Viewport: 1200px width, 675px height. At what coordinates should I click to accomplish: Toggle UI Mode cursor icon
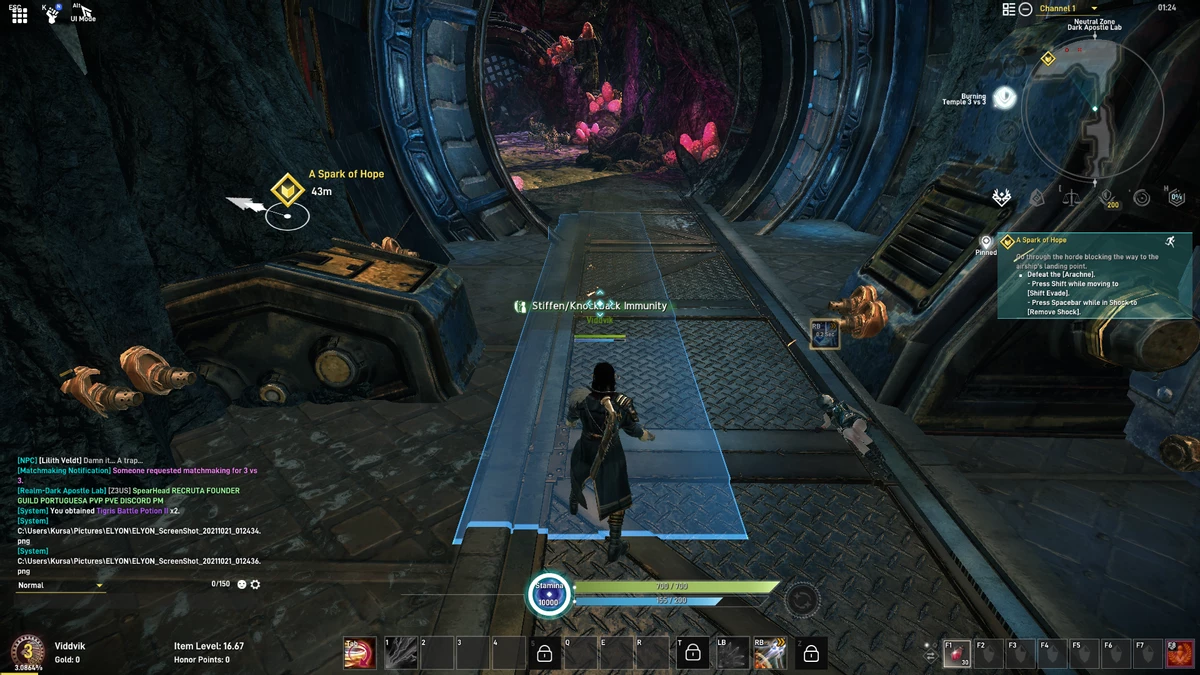[x=86, y=12]
